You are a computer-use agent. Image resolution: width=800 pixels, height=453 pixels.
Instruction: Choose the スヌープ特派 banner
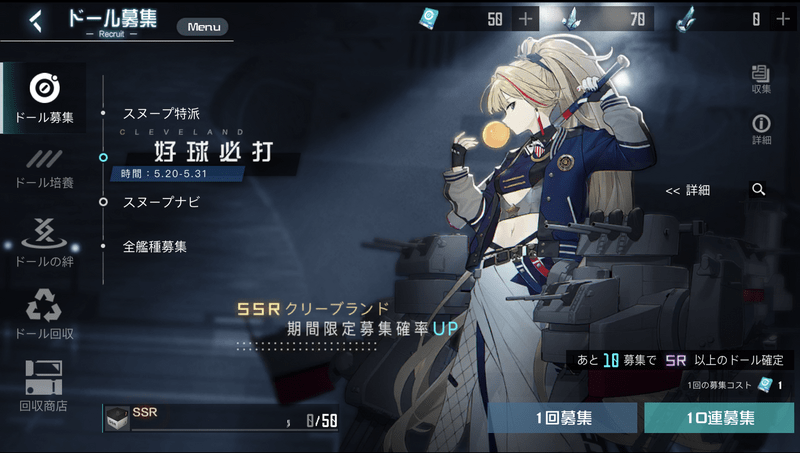[x=161, y=113]
